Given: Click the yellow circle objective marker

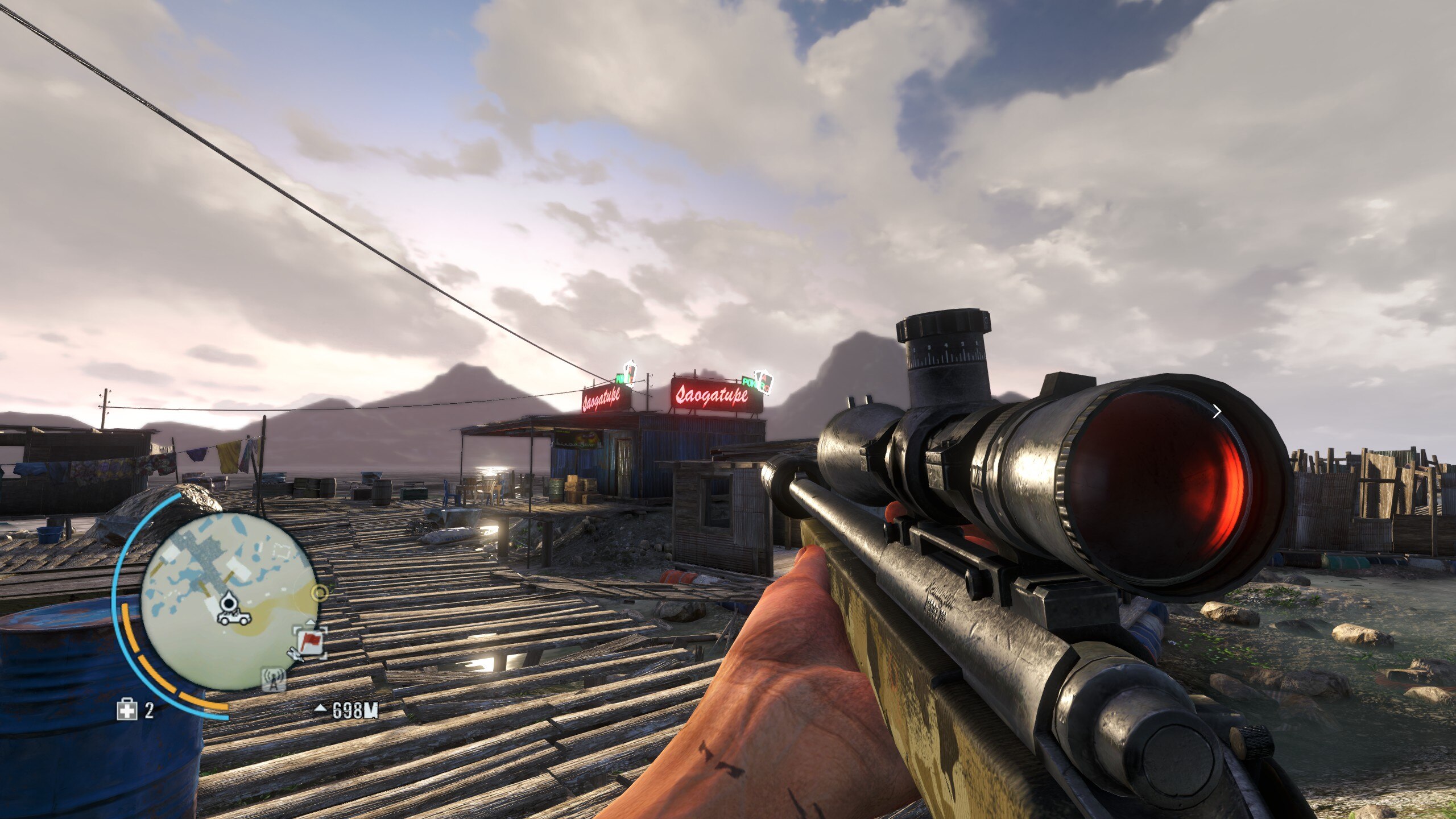Looking at the screenshot, I should point(321,593).
